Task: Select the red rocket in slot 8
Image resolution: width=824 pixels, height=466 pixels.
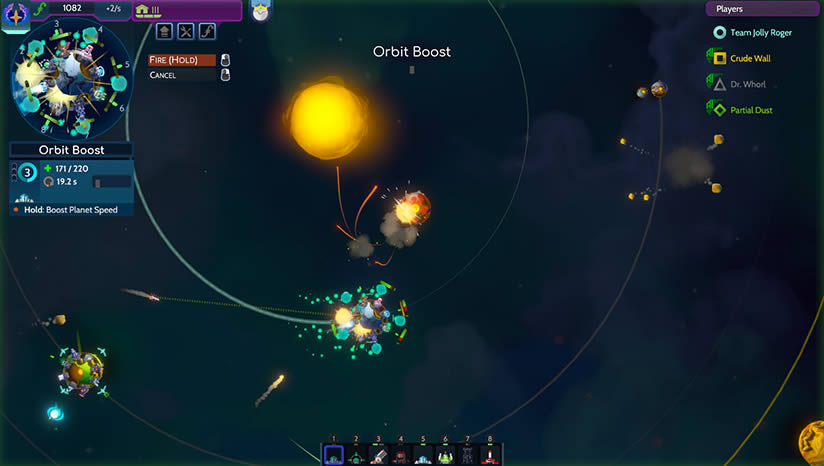Action: pyautogui.click(x=489, y=455)
